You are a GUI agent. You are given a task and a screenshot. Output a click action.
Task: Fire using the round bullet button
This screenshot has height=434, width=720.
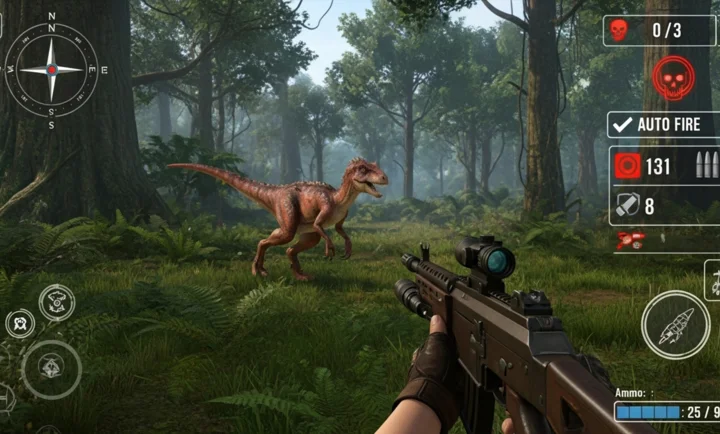point(675,325)
